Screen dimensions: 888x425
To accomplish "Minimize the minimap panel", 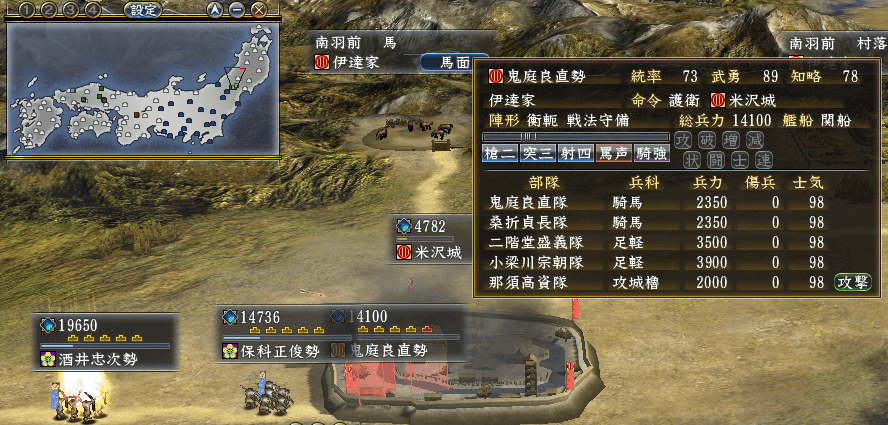I will [x=237, y=10].
